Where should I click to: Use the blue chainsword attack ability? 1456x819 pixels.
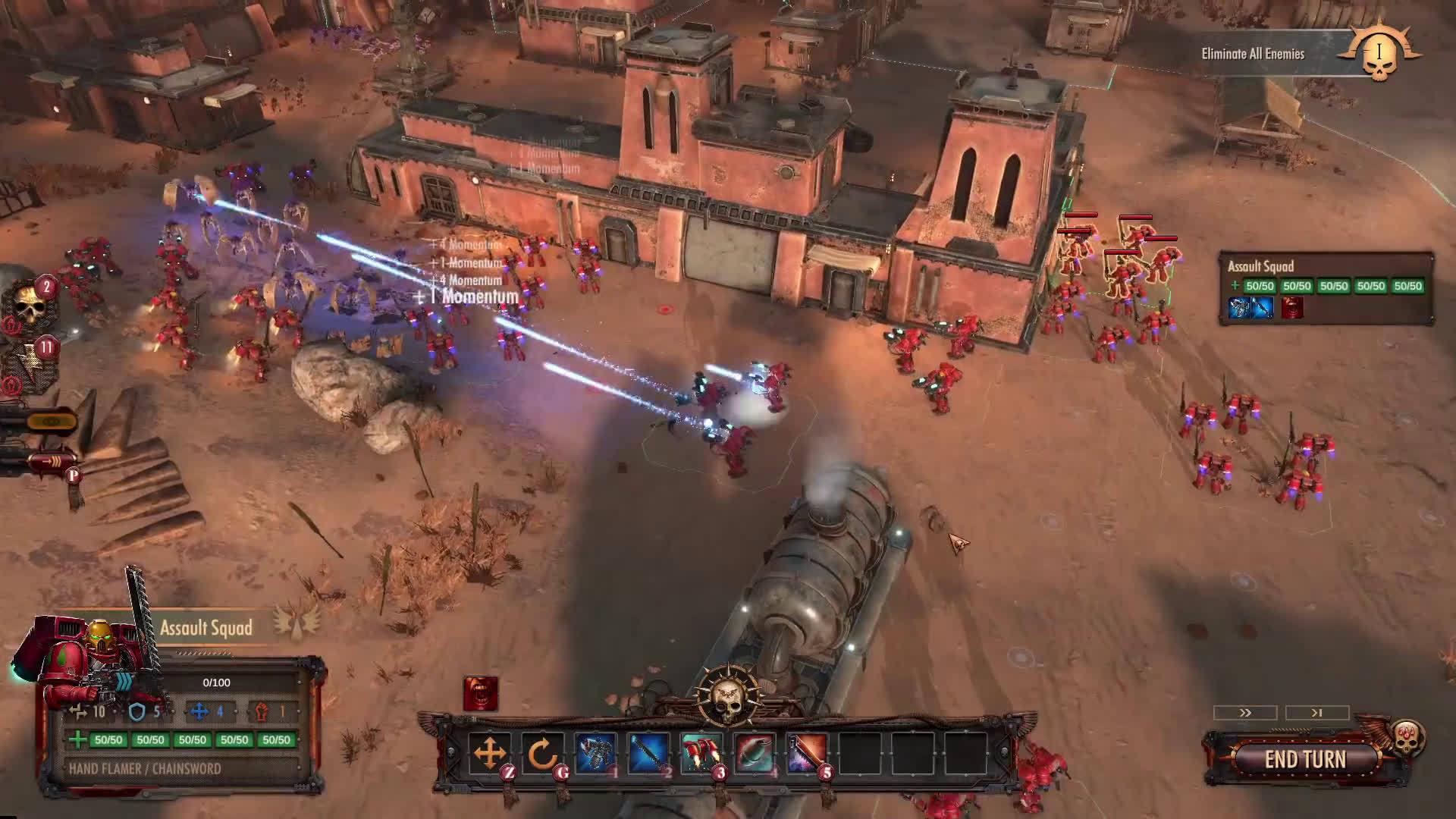coord(648,753)
